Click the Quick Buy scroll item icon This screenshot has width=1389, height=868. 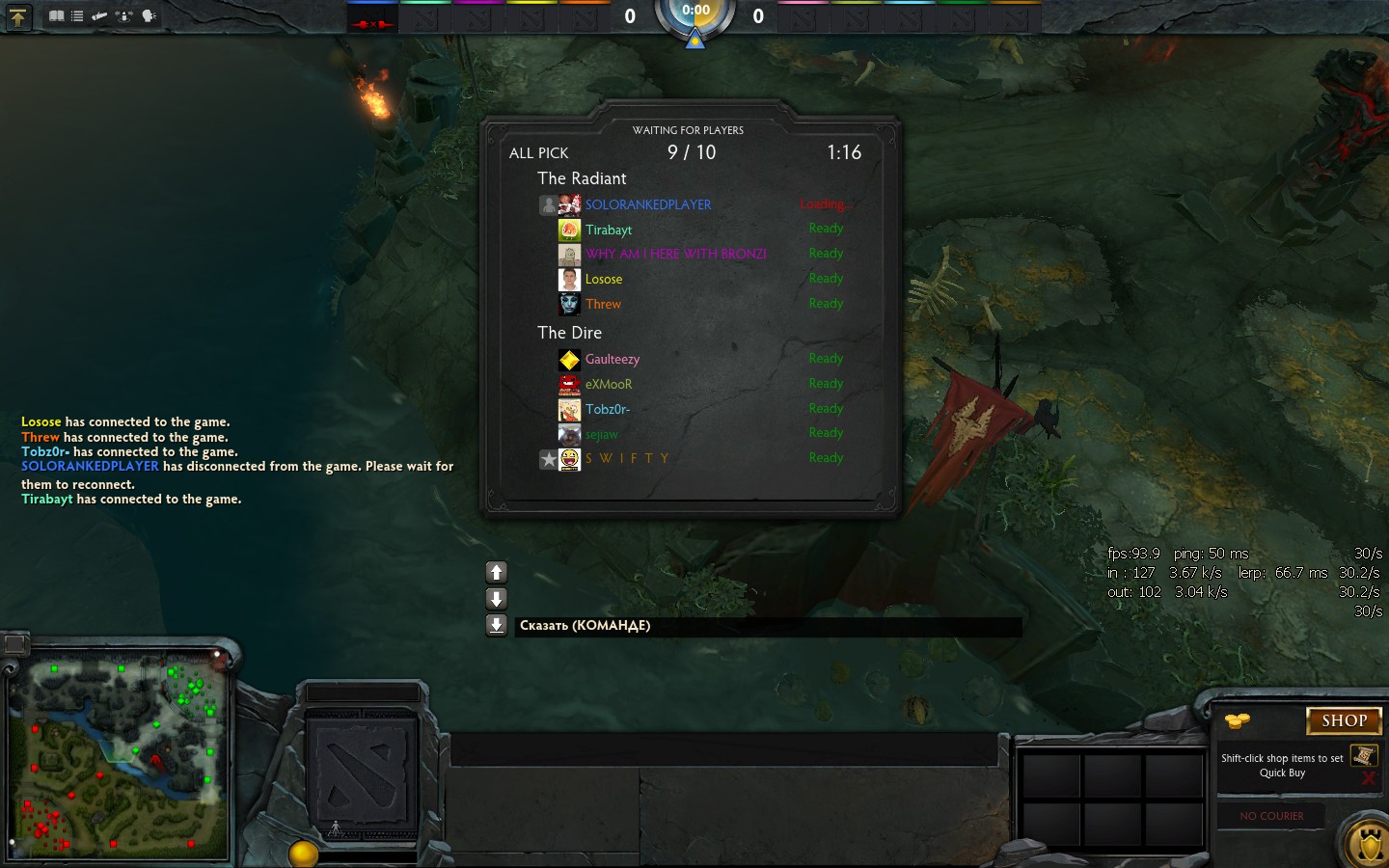coord(1363,755)
